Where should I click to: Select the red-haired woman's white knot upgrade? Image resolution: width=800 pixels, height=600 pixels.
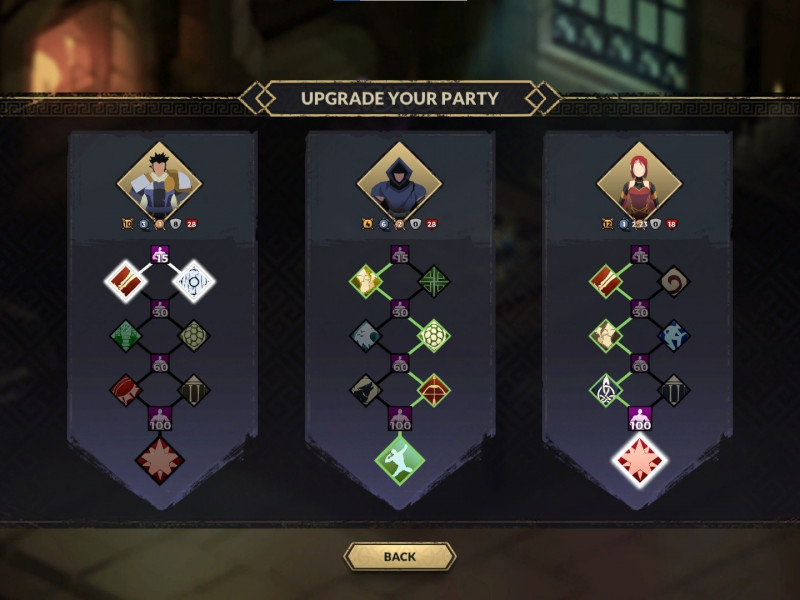click(x=606, y=390)
